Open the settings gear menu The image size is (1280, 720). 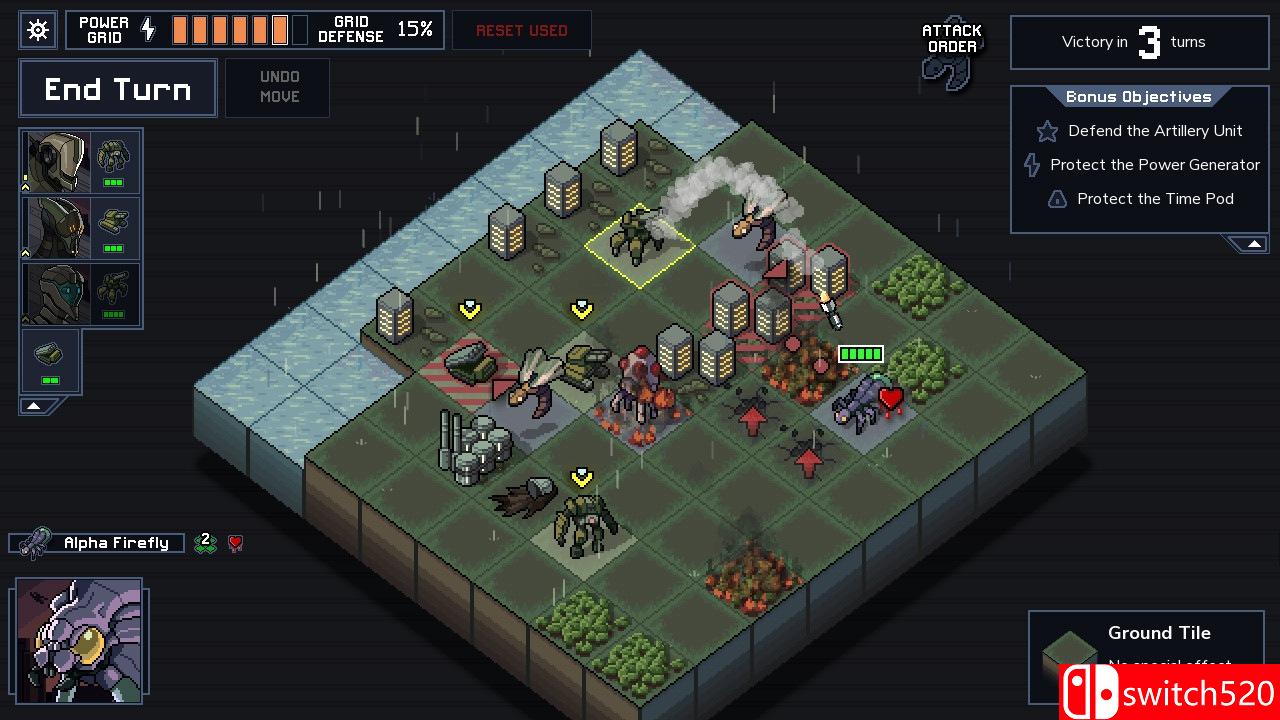click(37, 30)
